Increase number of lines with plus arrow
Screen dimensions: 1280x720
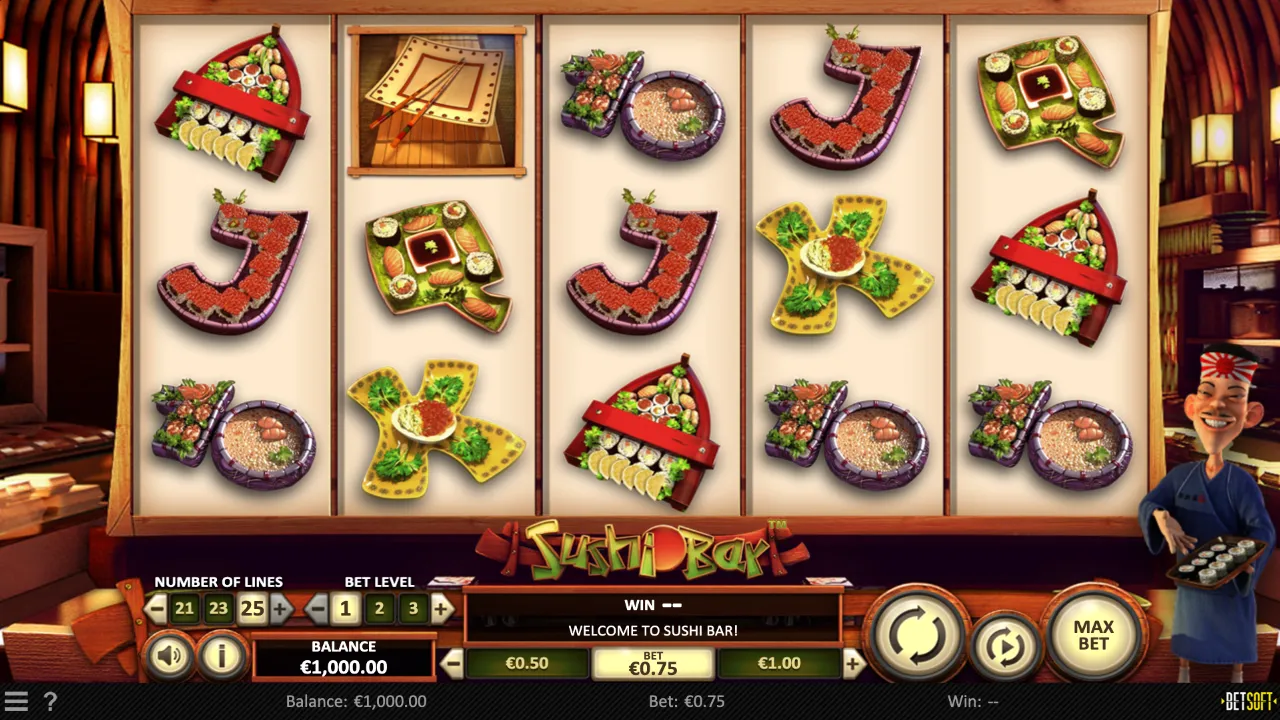point(279,608)
